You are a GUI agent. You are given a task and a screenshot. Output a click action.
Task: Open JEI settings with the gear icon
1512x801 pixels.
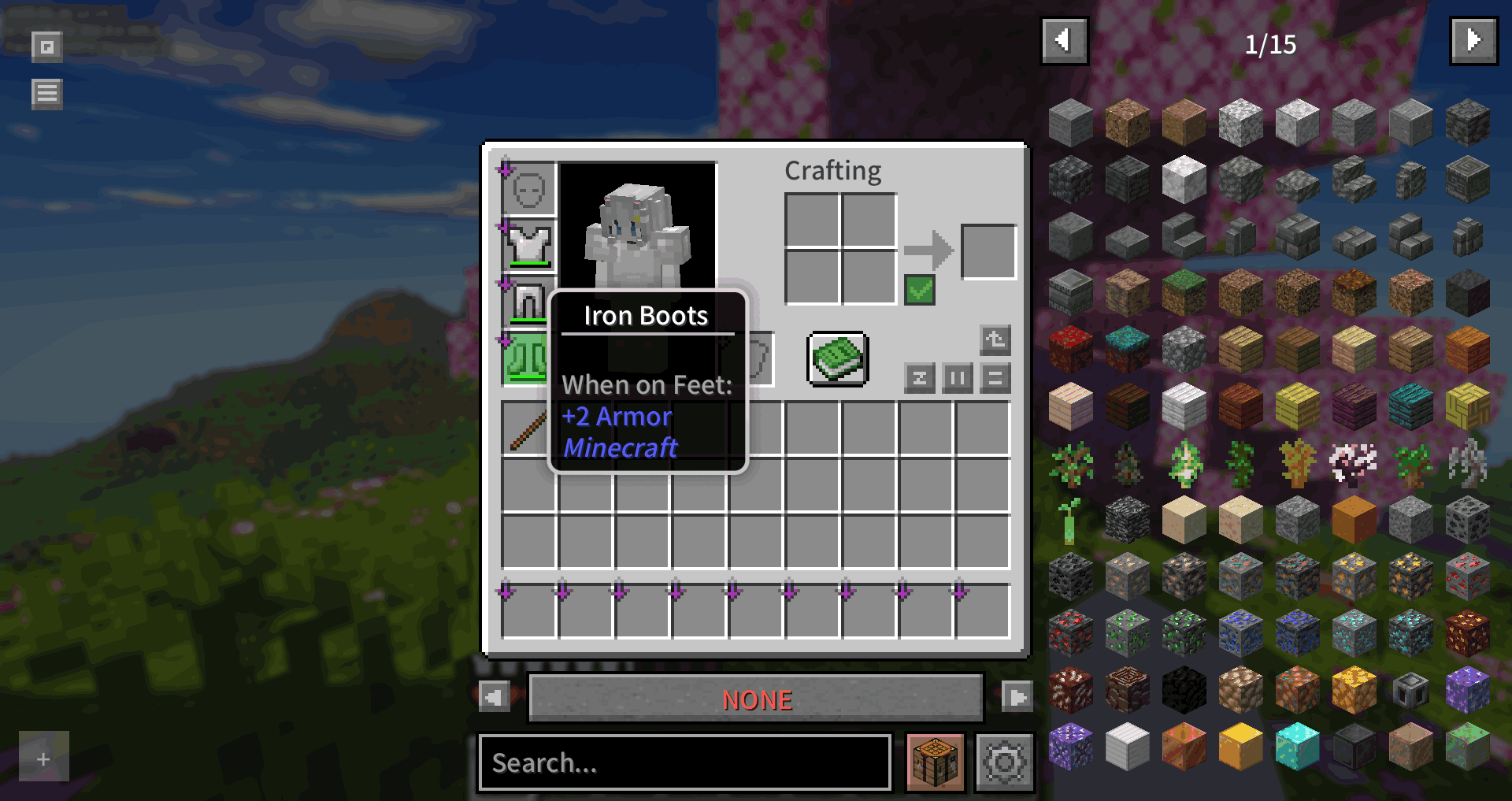1004,762
